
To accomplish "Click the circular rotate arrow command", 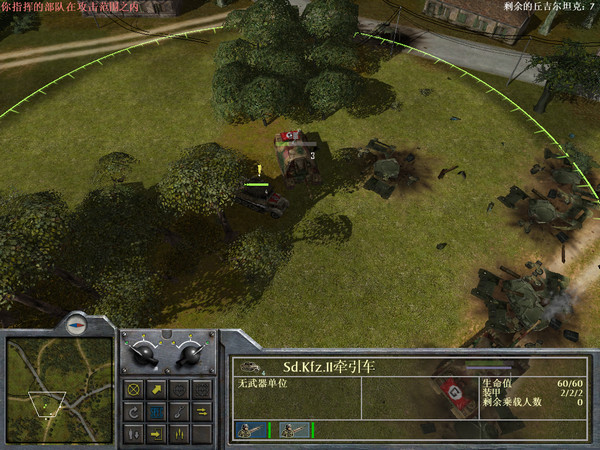I will pyautogui.click(x=133, y=411).
